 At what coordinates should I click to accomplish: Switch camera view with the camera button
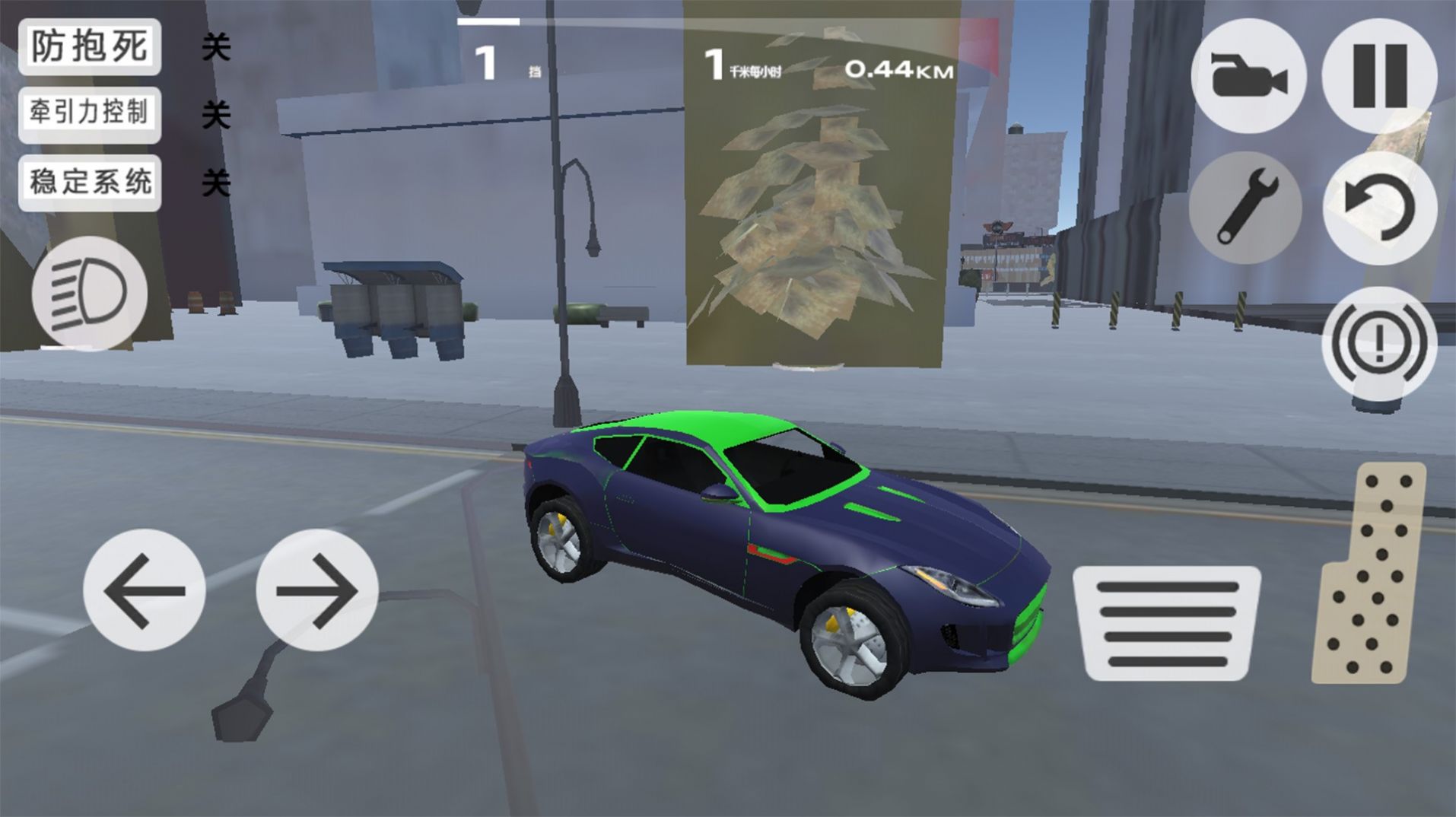tap(1248, 76)
